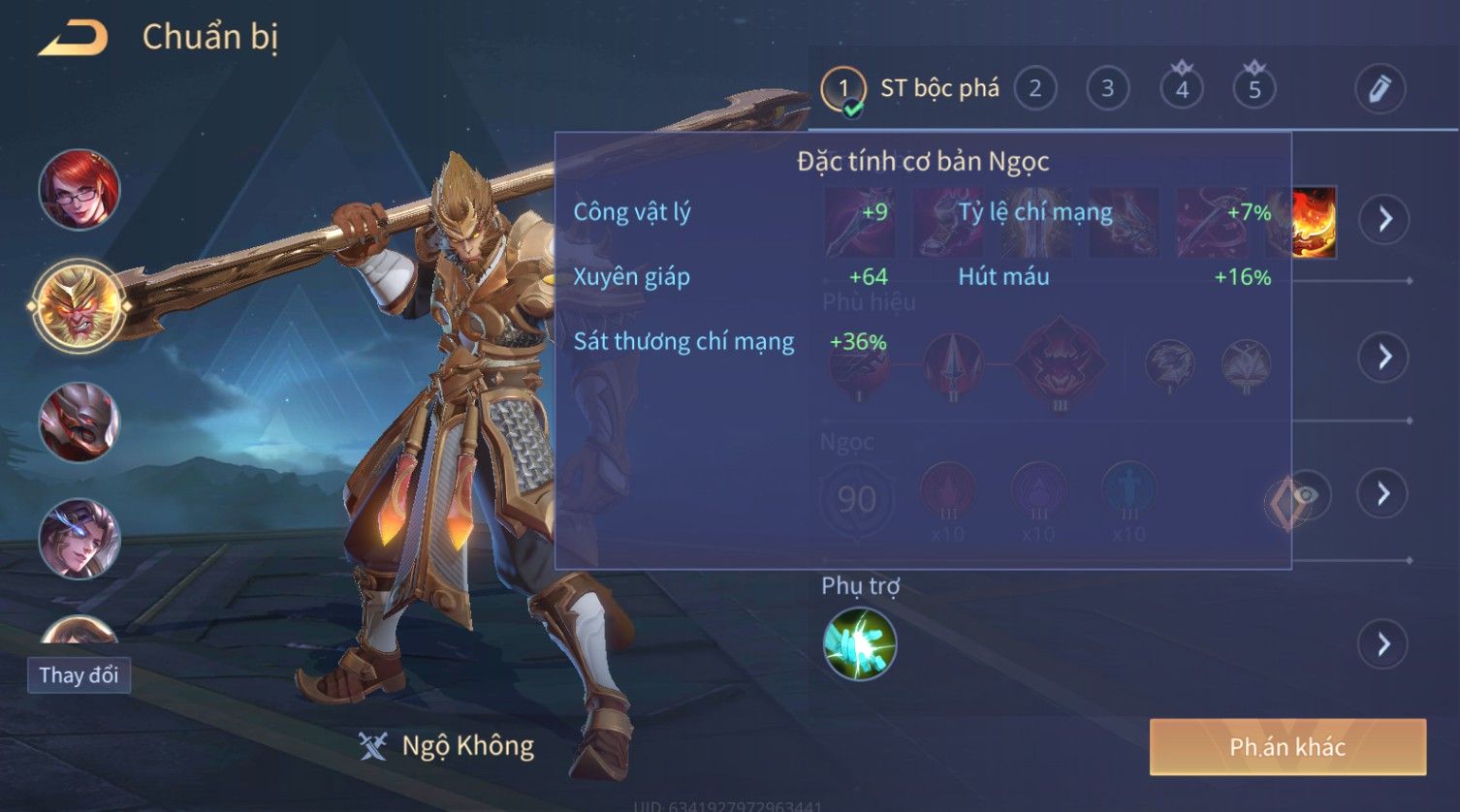The width and height of the screenshot is (1460, 812).
Task: Switch to loadout preset 2
Action: (x=1034, y=89)
